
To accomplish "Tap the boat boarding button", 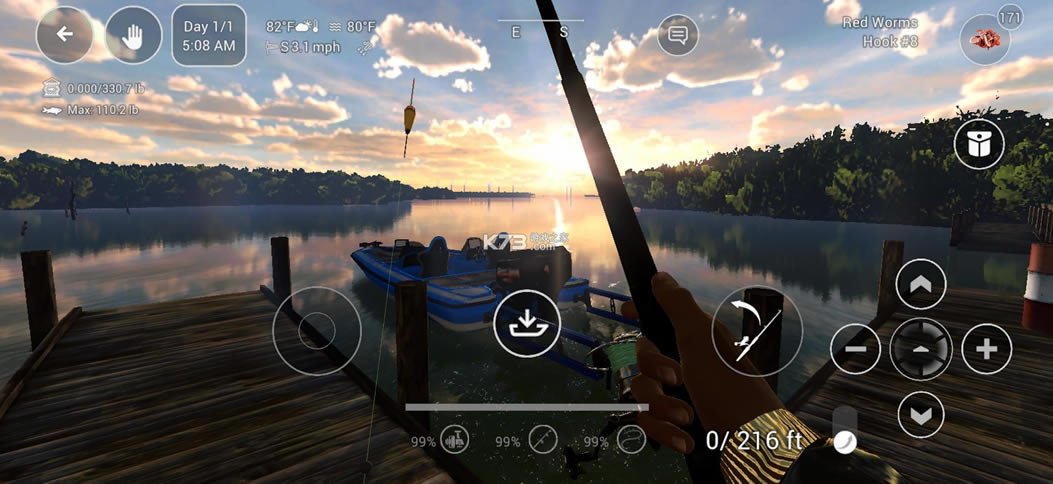I will pyautogui.click(x=524, y=324).
